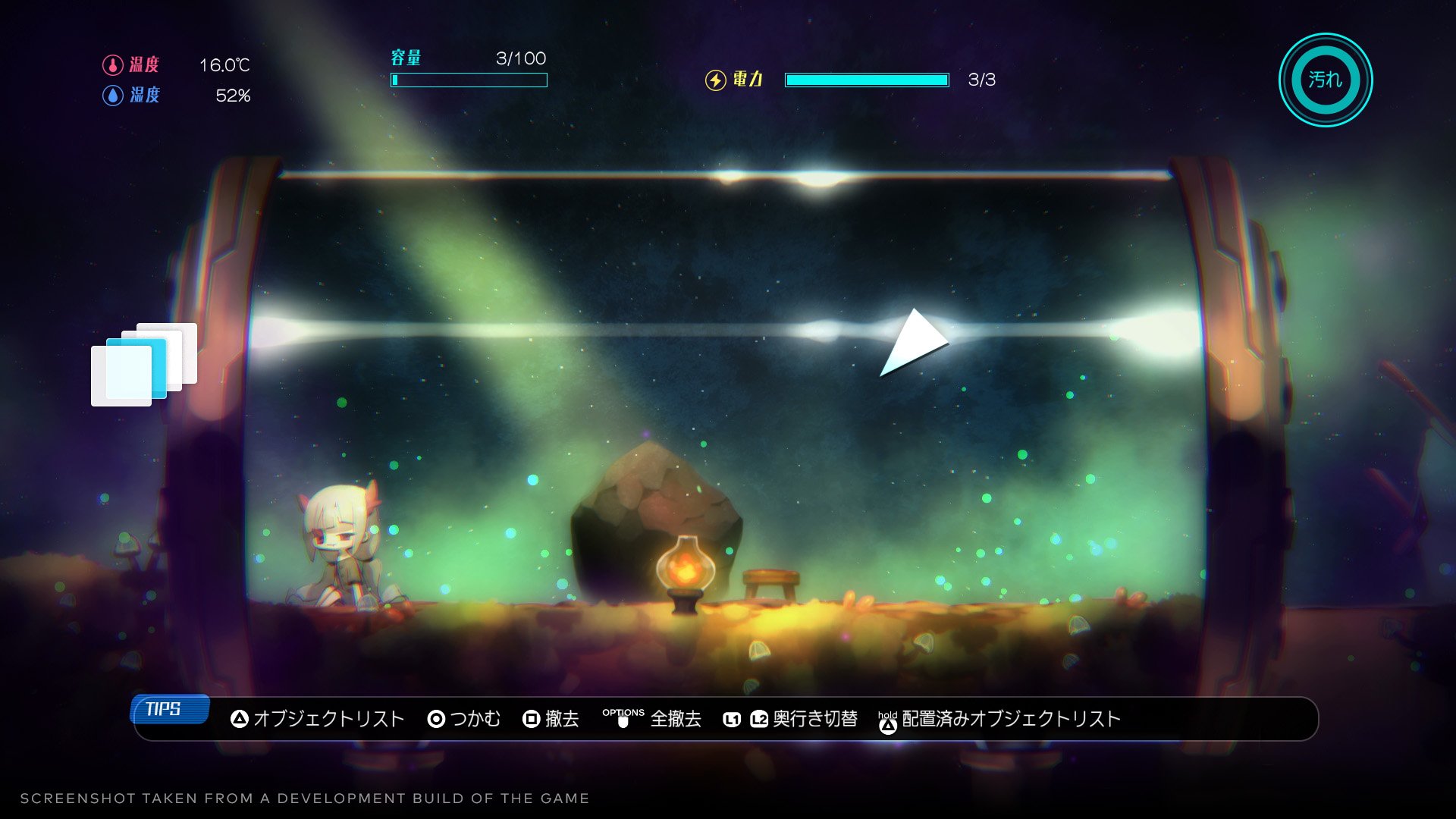Toggle the hold-triangle placed object list prompt
Image resolution: width=1456 pixels, height=819 pixels.
[x=889, y=720]
